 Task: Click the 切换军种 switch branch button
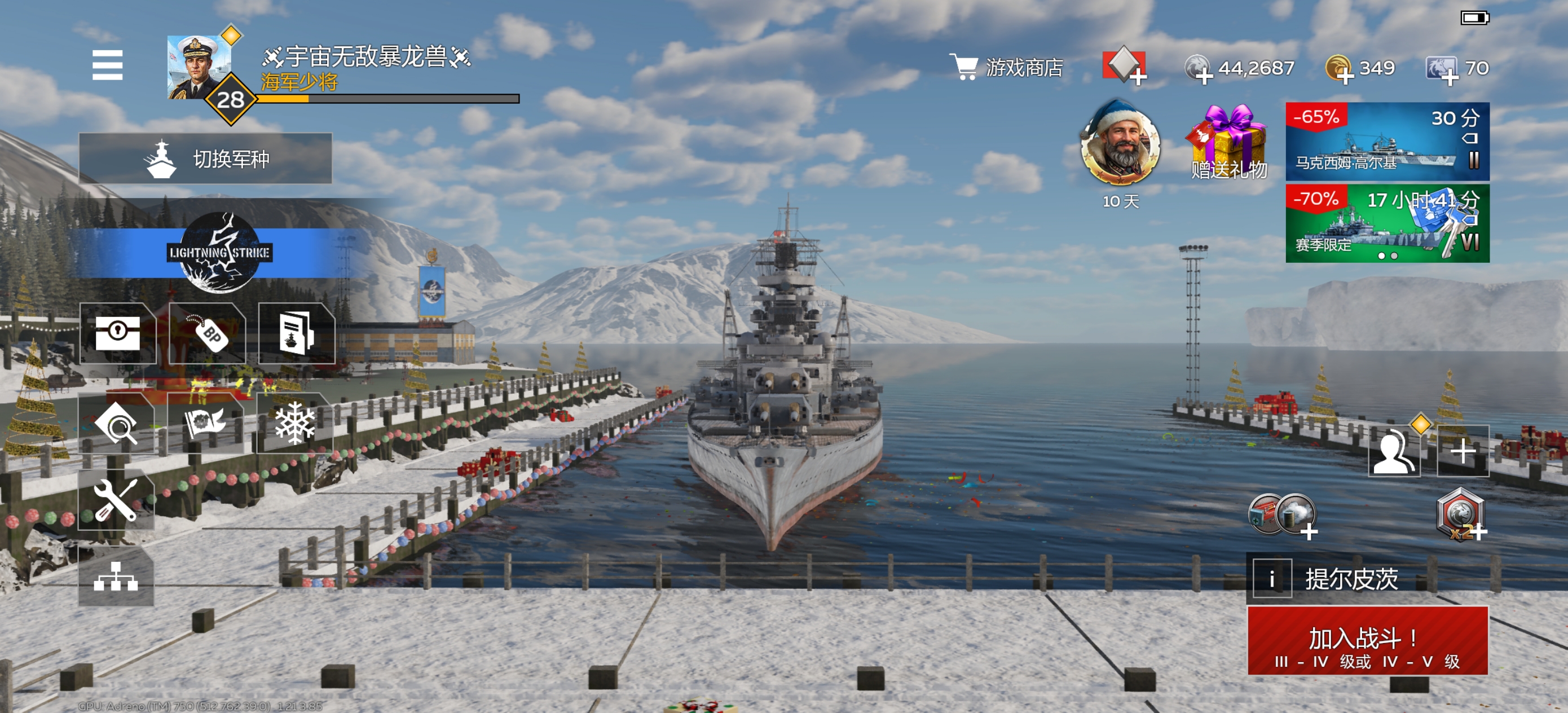tap(205, 159)
